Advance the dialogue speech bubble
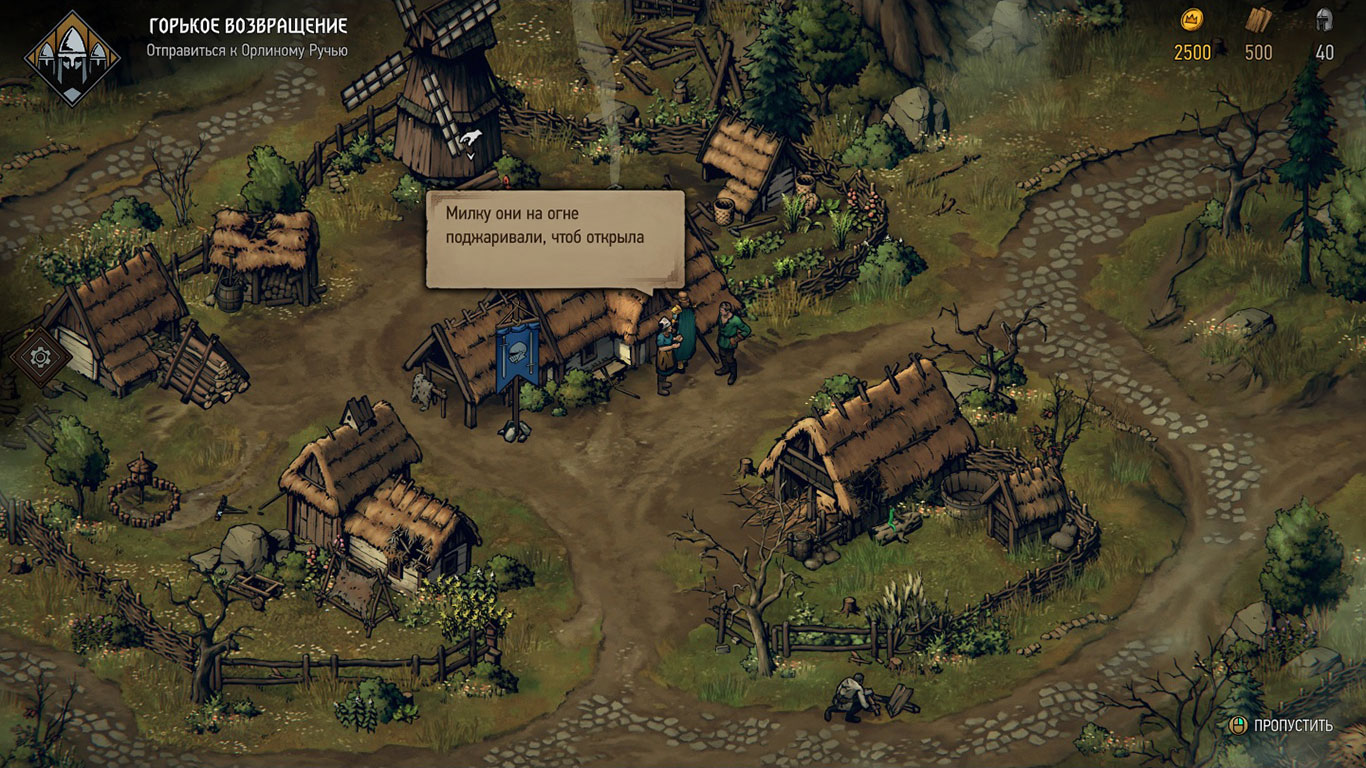 [x=555, y=239]
